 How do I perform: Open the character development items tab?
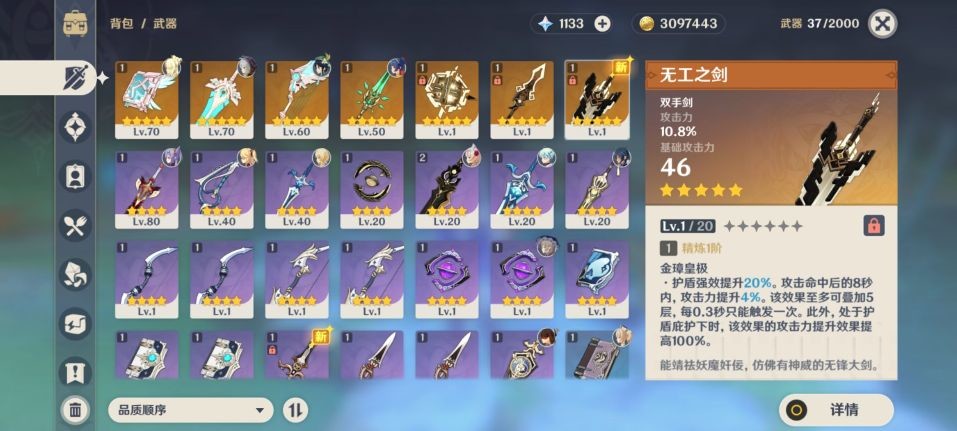[76, 176]
